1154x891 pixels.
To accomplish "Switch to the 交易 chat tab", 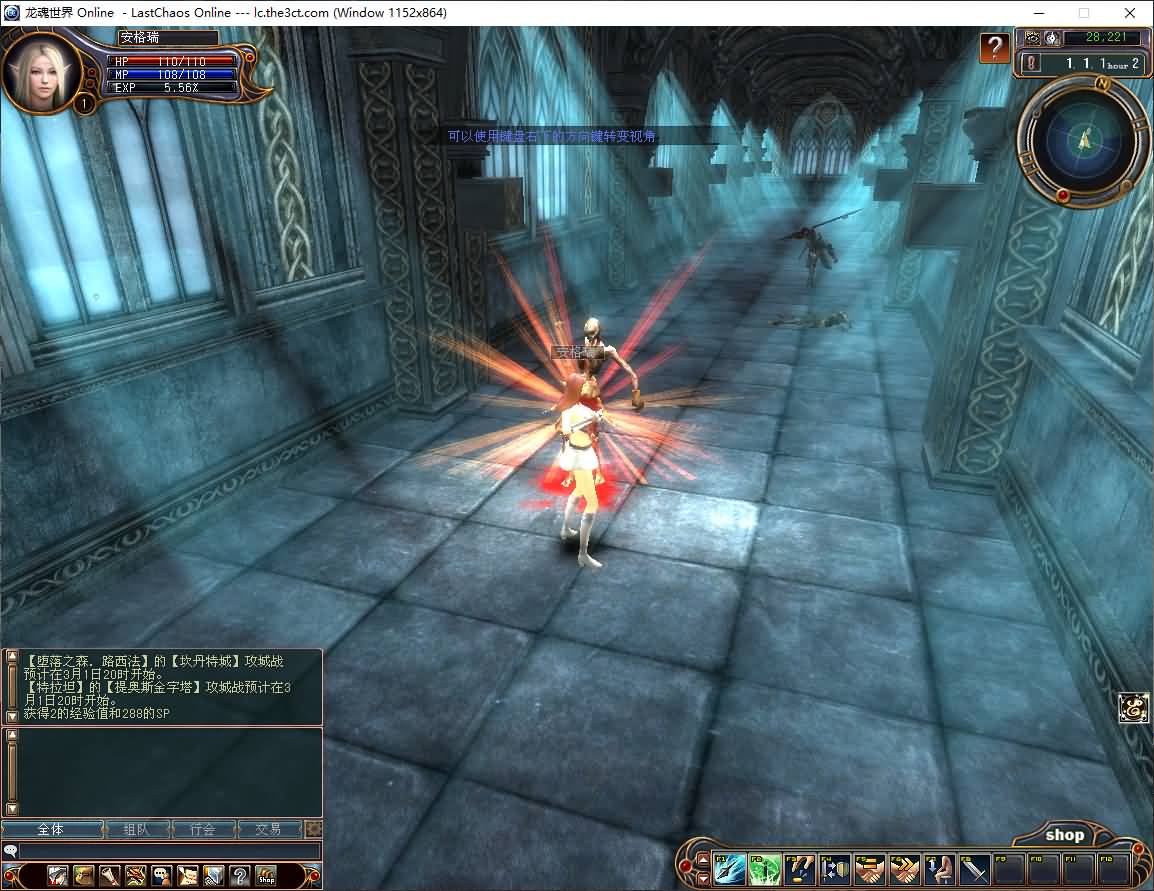I will (x=268, y=830).
